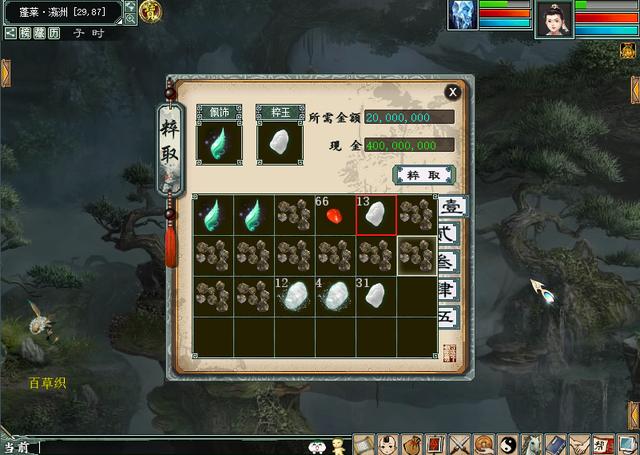
Task: Switch to inventory page 壹
Action: click(451, 207)
